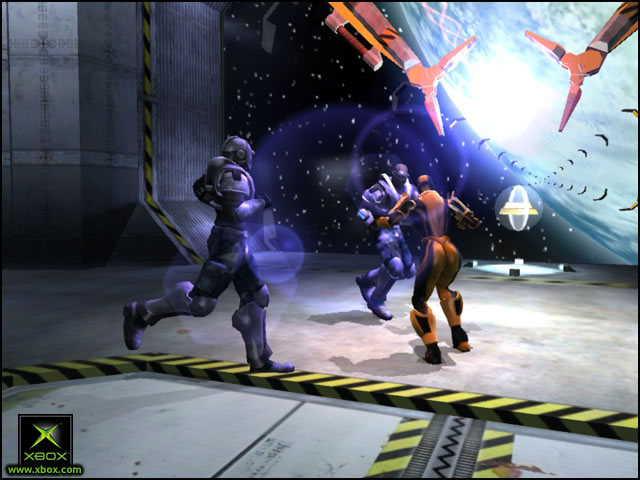Screen dimensions: 640x480
Task: Open the www.xbox.com link
Action: coord(44,469)
